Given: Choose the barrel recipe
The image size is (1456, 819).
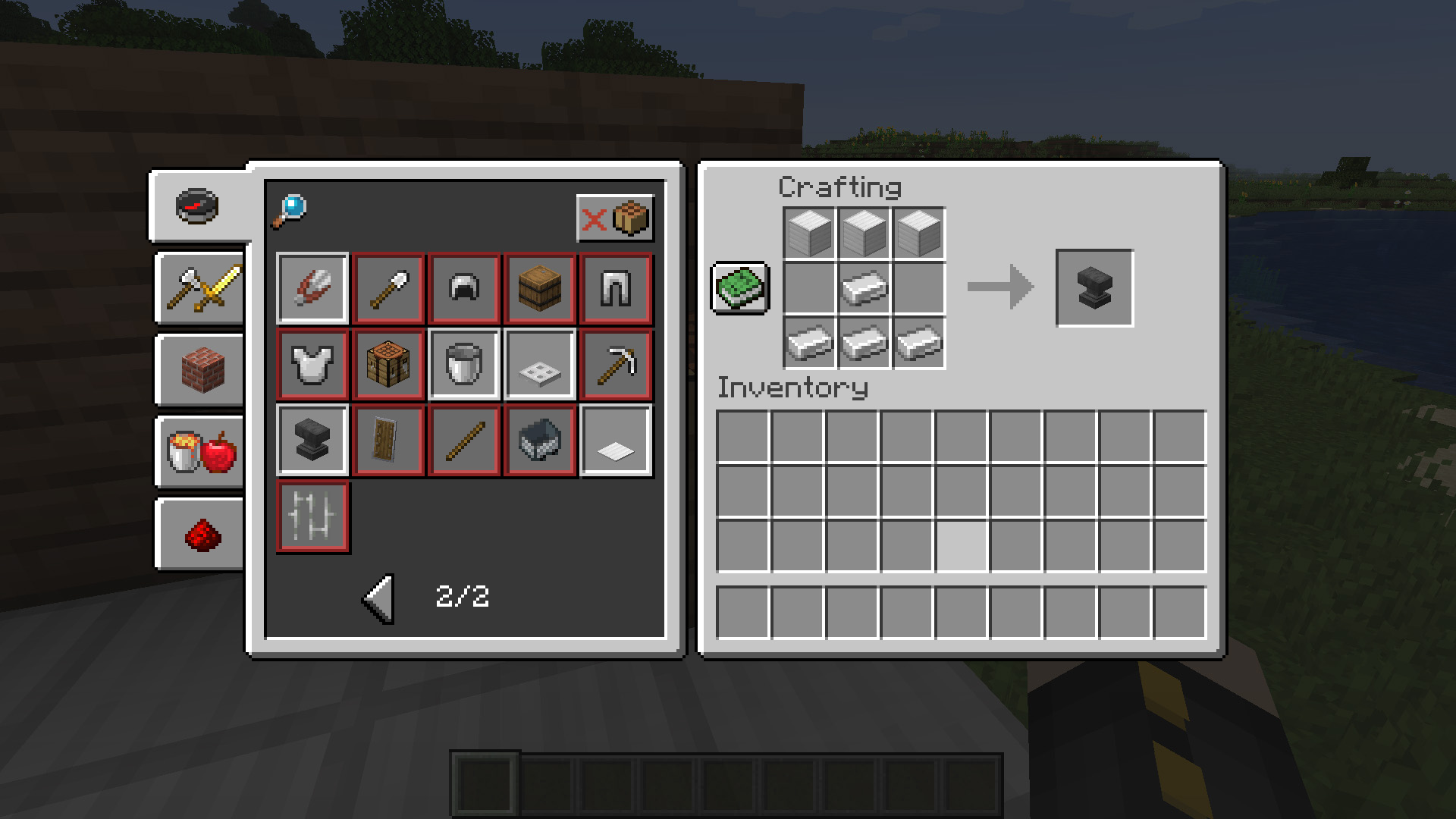Looking at the screenshot, I should (x=540, y=288).
